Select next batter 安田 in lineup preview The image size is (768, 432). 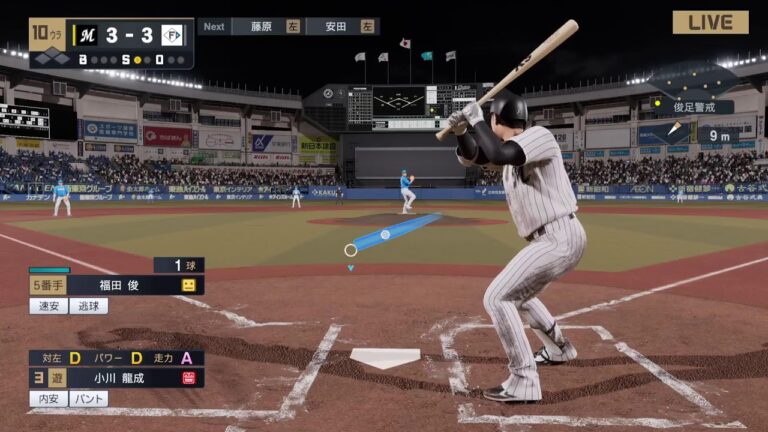(x=340, y=26)
